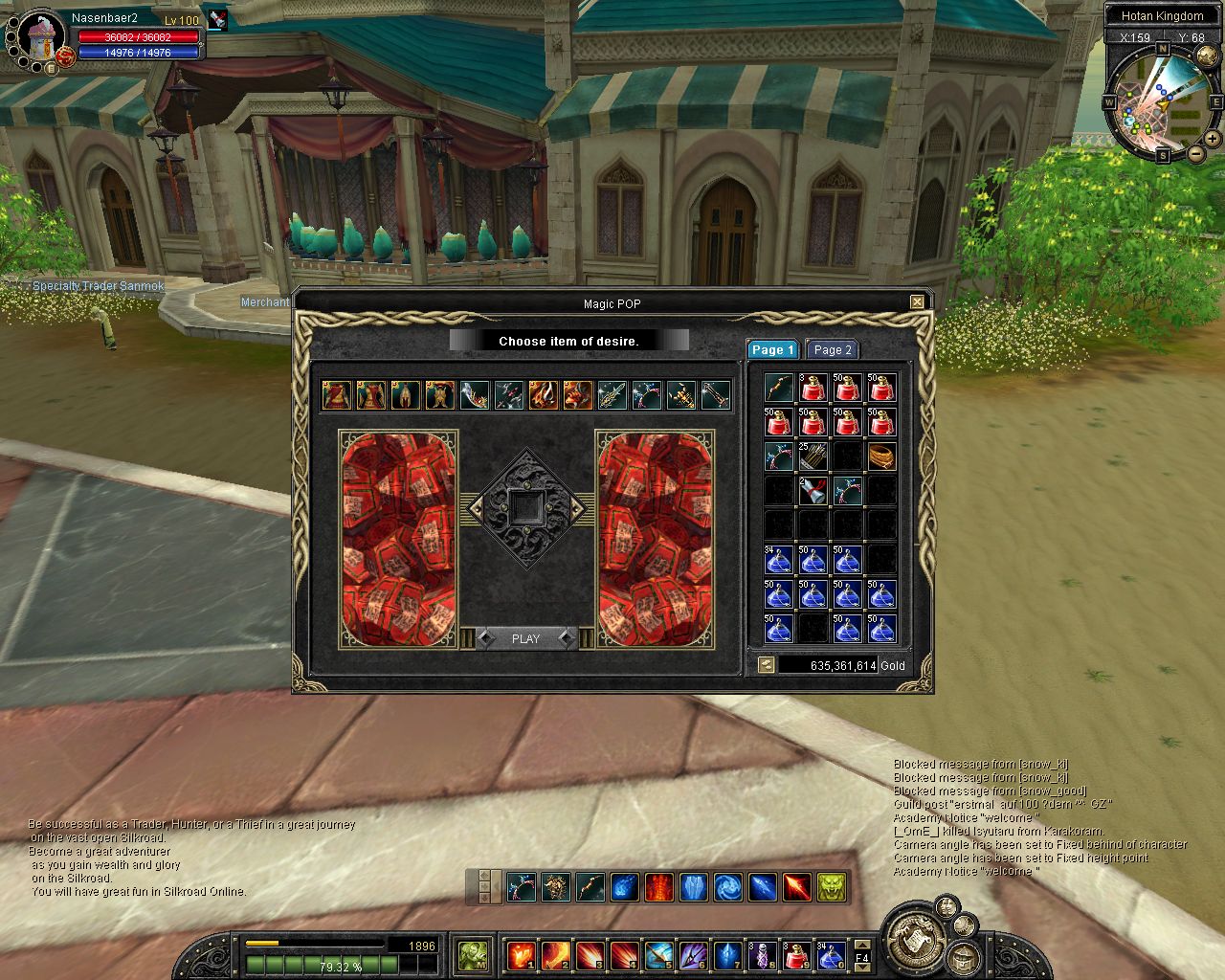
Task: Click the central diamond card slot
Action: [525, 507]
